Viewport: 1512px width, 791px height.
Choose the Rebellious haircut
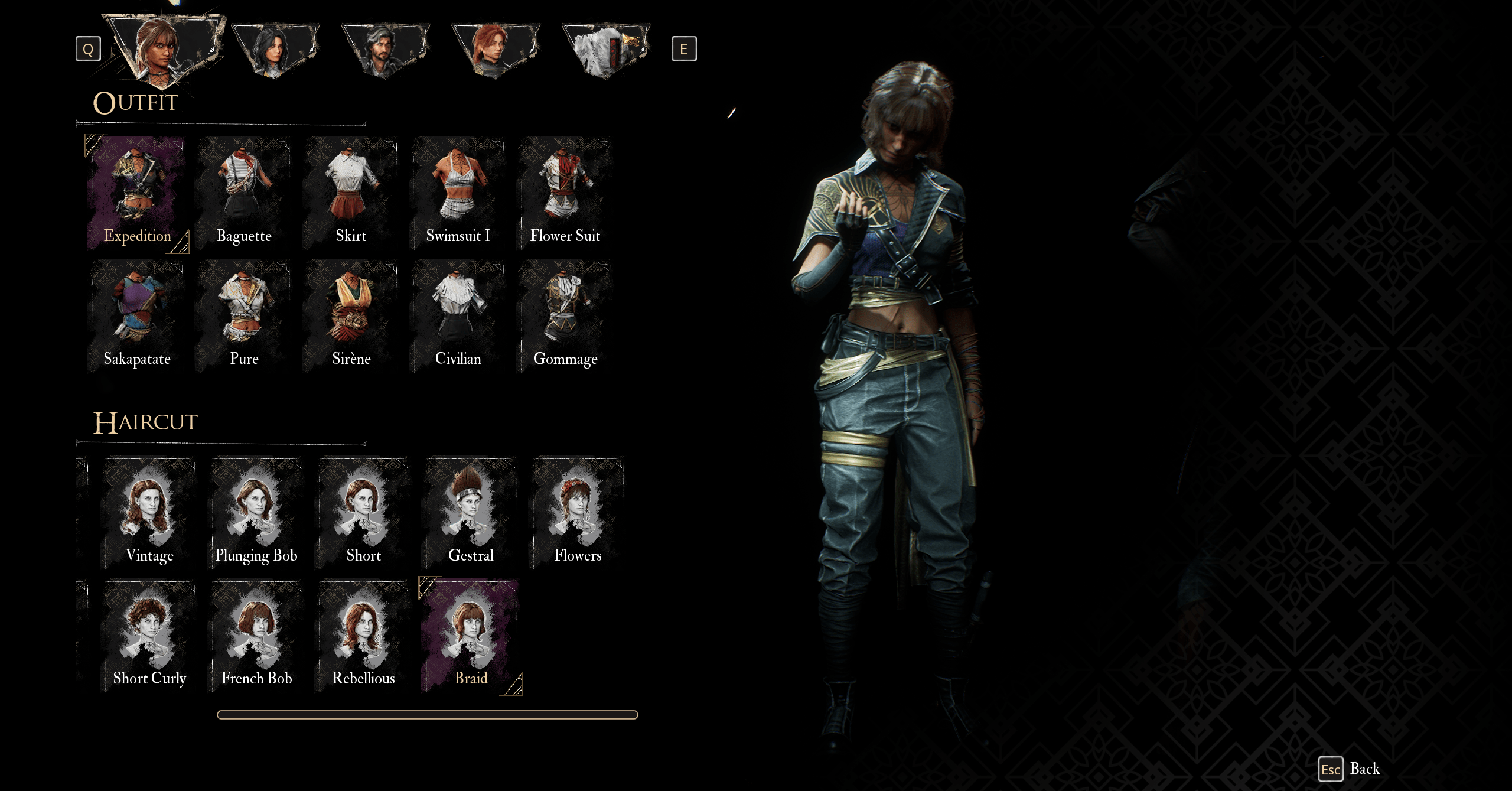(x=363, y=636)
